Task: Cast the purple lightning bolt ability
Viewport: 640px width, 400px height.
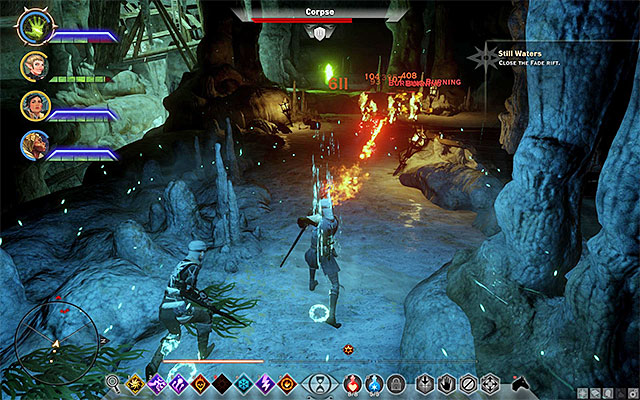Action: tap(266, 382)
